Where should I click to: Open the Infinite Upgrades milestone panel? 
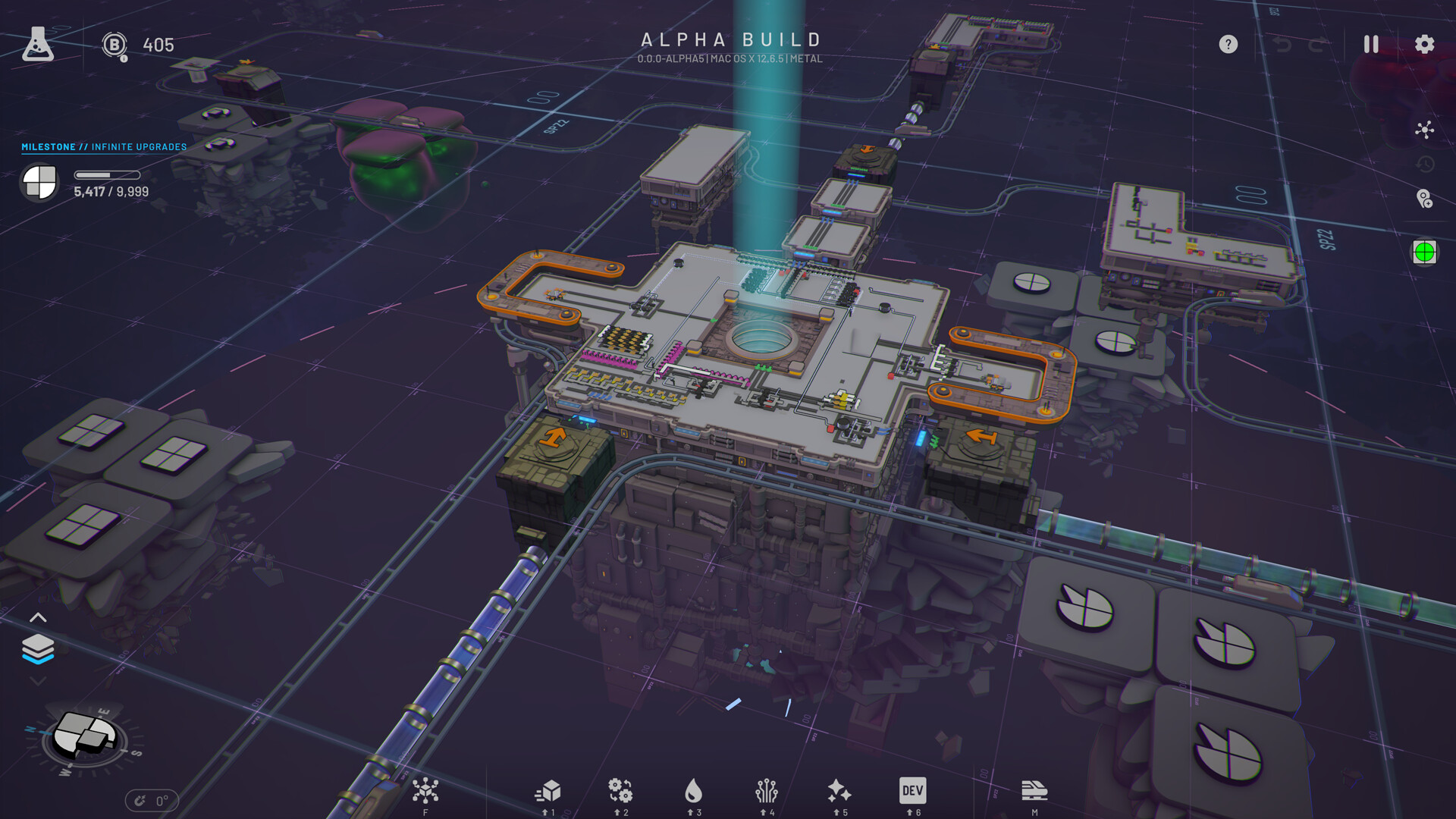click(x=104, y=147)
